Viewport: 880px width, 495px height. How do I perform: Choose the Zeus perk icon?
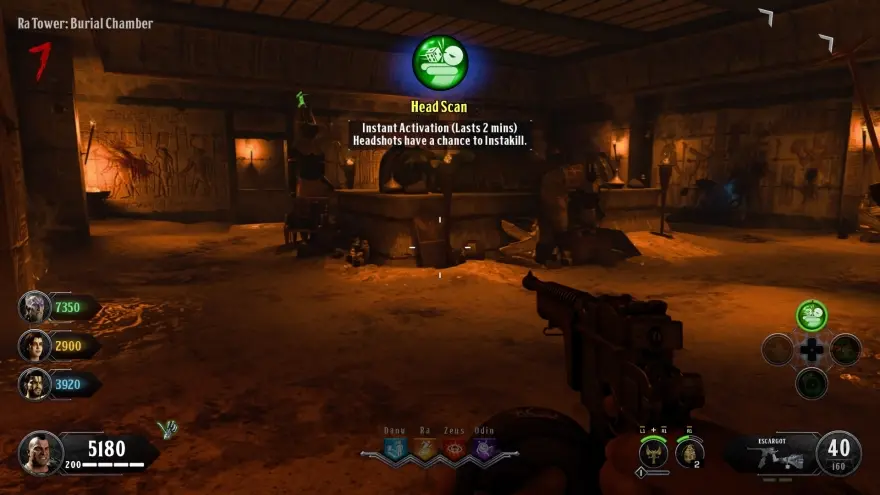[455, 448]
